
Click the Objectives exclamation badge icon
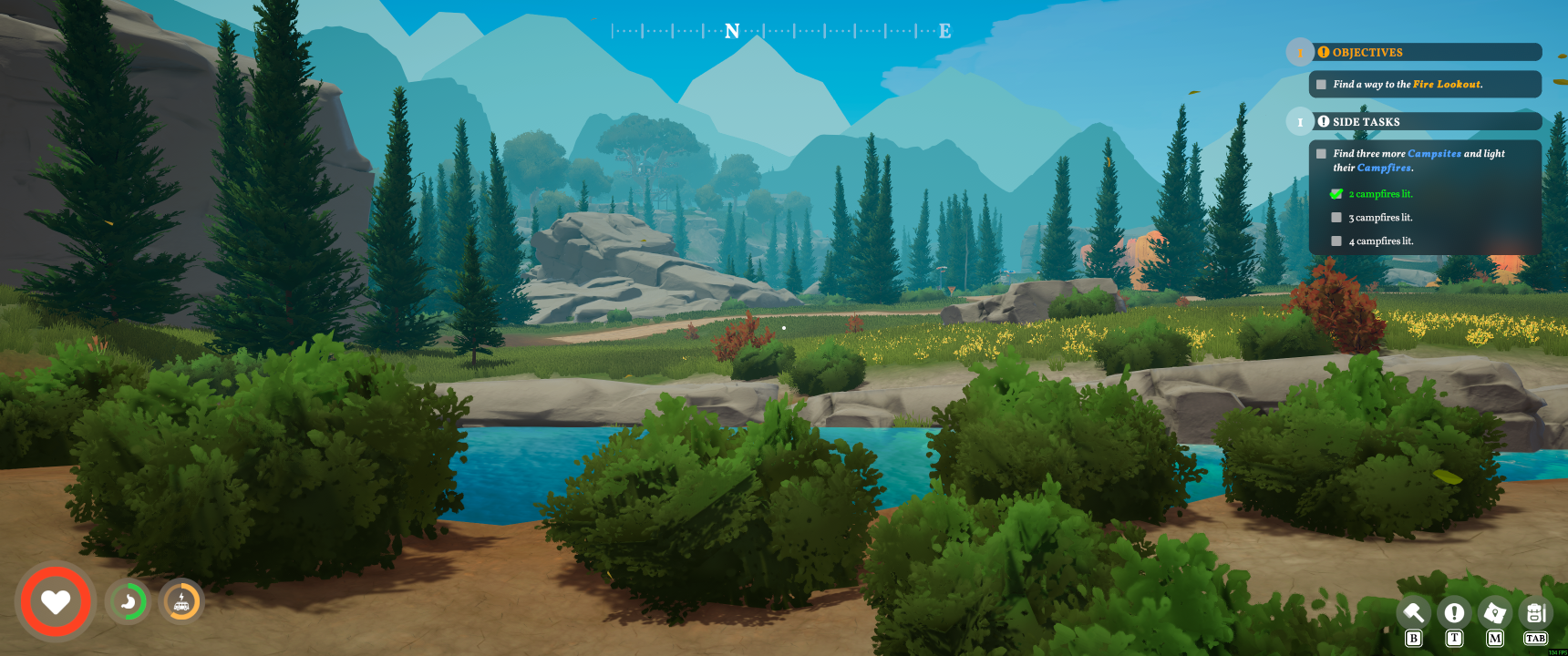(1322, 52)
